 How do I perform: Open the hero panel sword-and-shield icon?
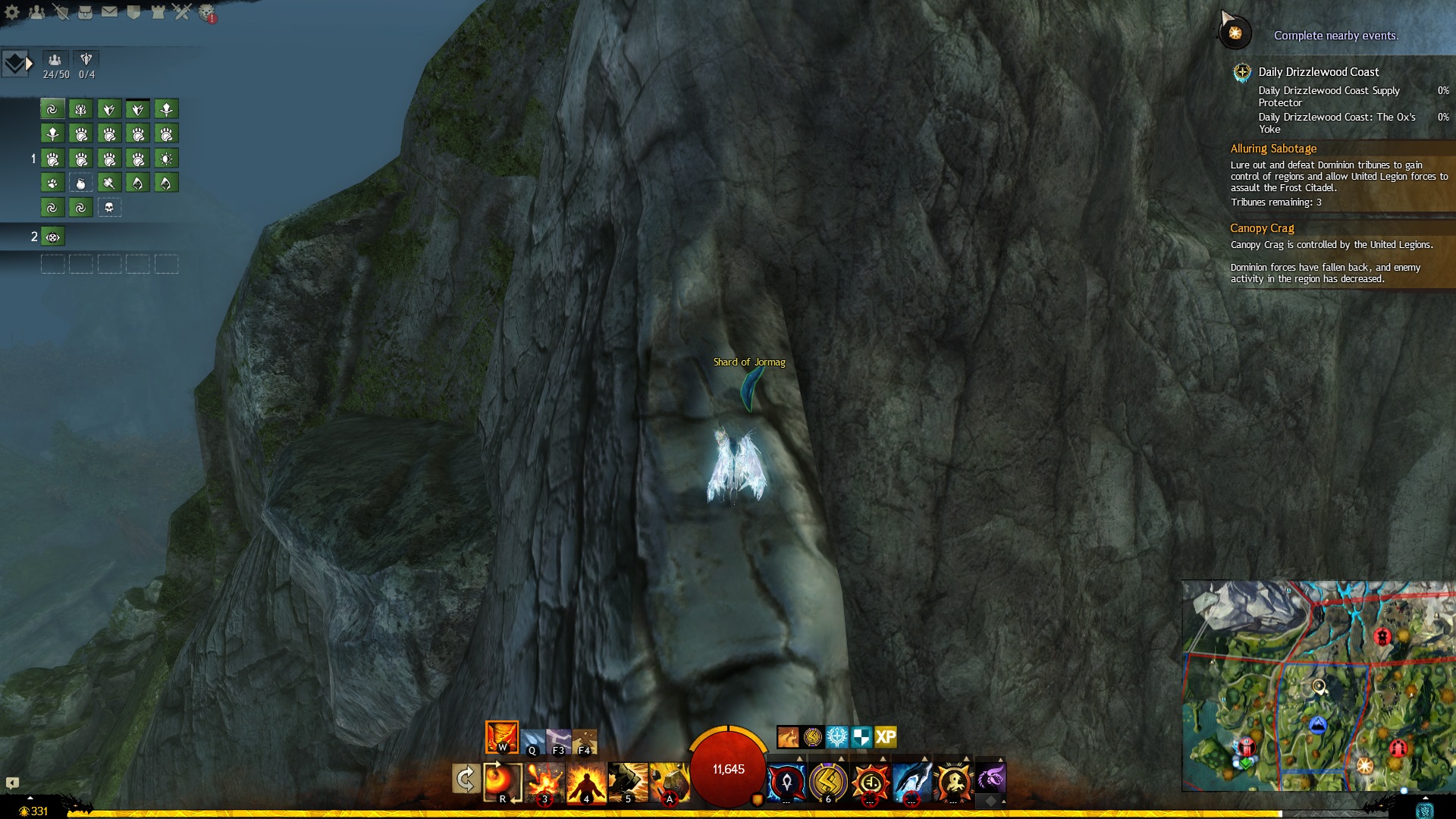point(61,12)
